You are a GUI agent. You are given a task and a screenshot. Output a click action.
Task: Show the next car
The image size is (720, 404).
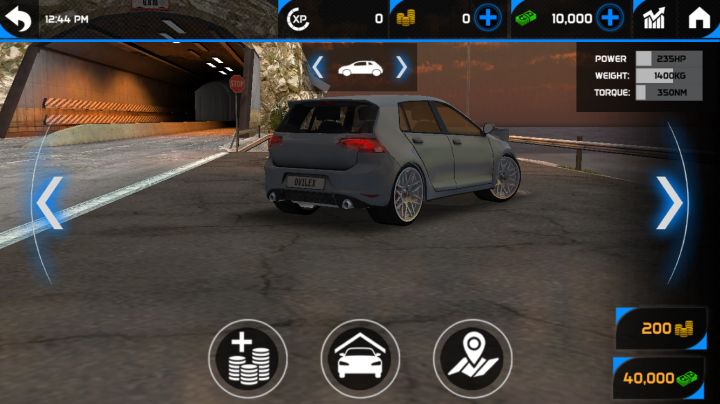669,203
